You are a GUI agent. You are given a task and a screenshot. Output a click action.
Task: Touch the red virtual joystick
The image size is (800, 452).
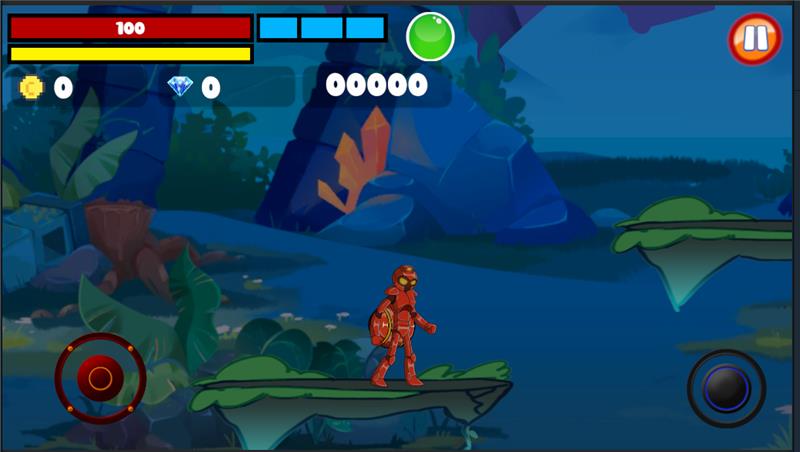pyautogui.click(x=100, y=378)
